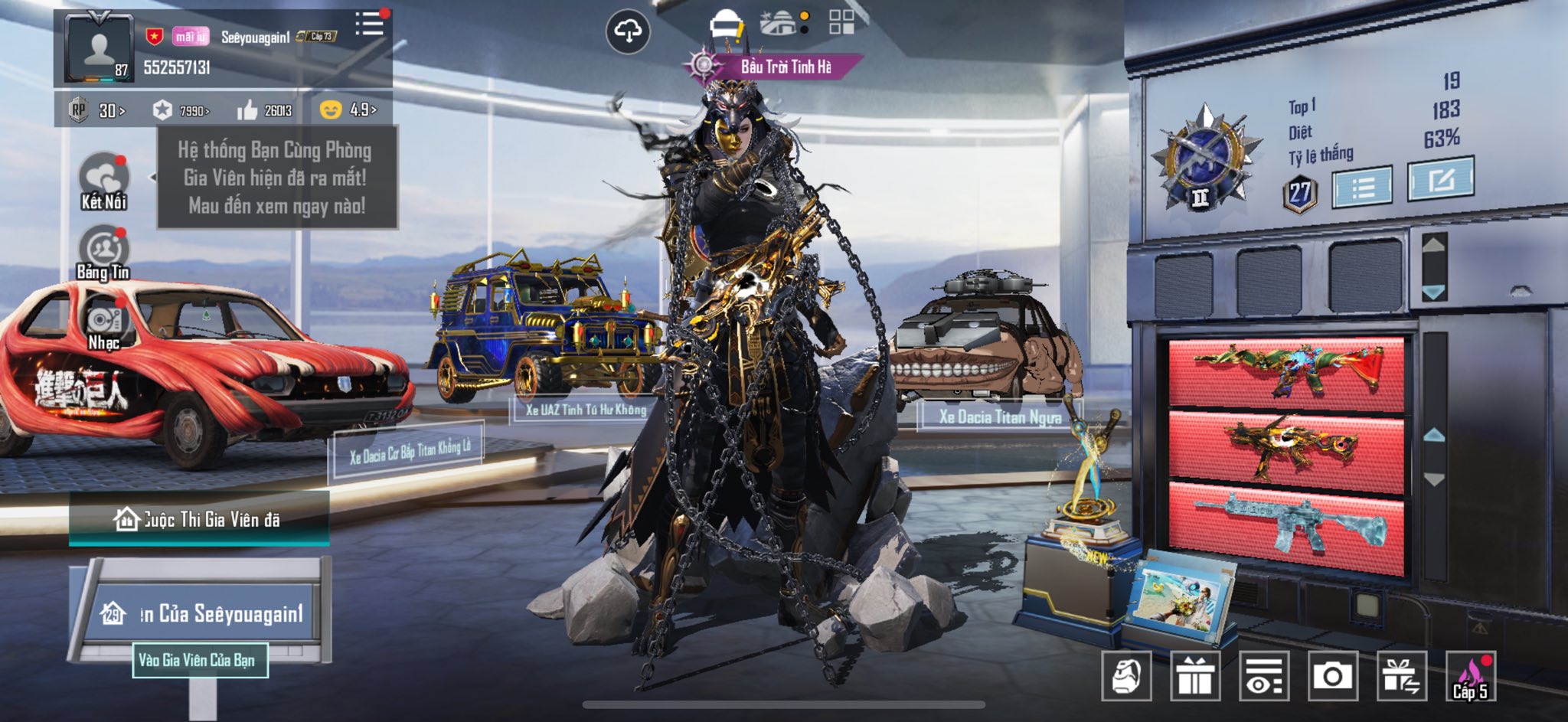Open the gift box button
Viewport: 1568px width, 722px height.
click(x=1194, y=677)
